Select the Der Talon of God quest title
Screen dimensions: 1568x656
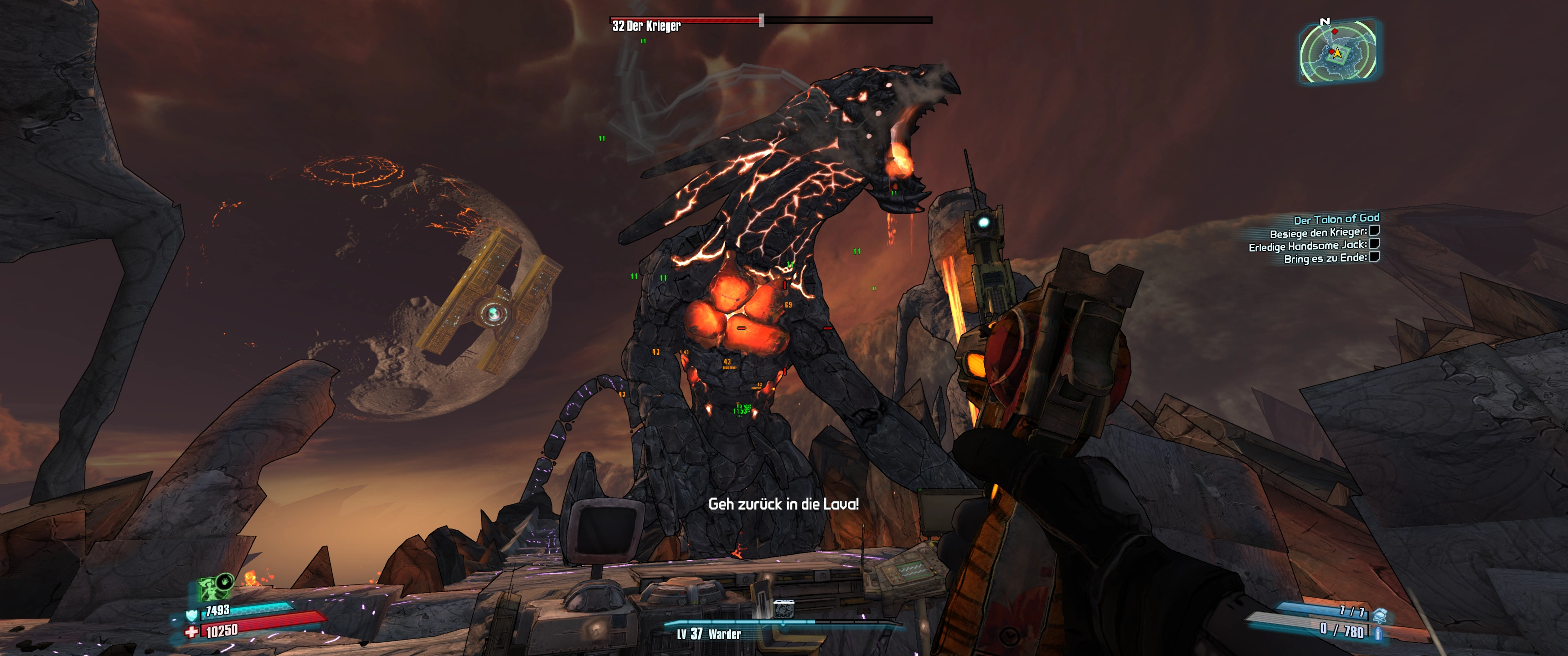click(x=1336, y=219)
